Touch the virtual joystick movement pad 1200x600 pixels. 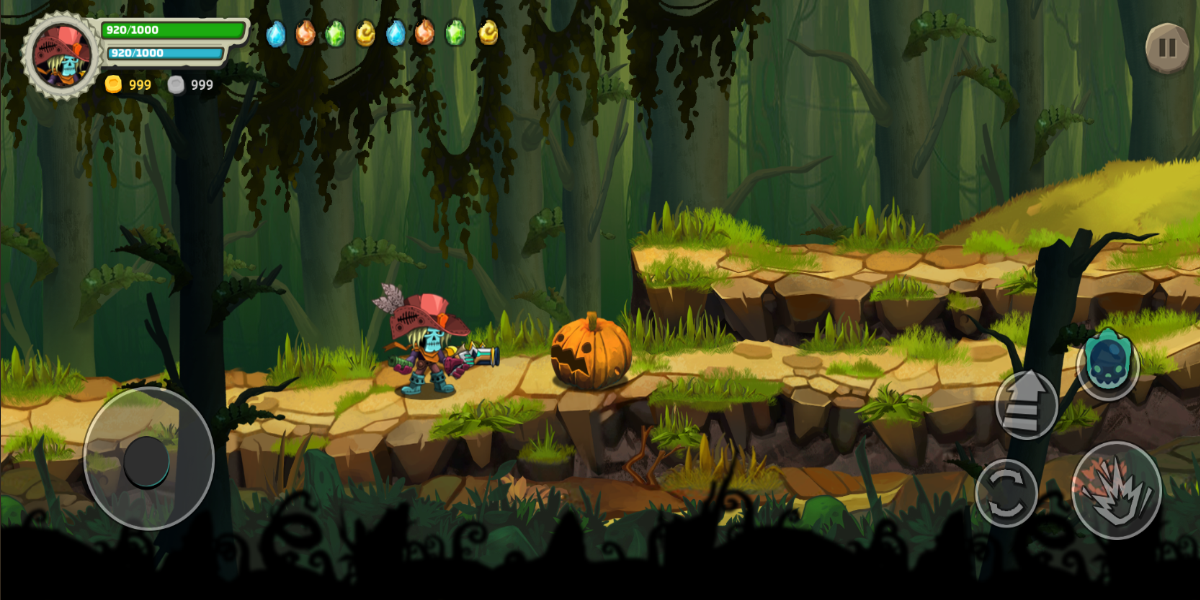[x=148, y=458]
